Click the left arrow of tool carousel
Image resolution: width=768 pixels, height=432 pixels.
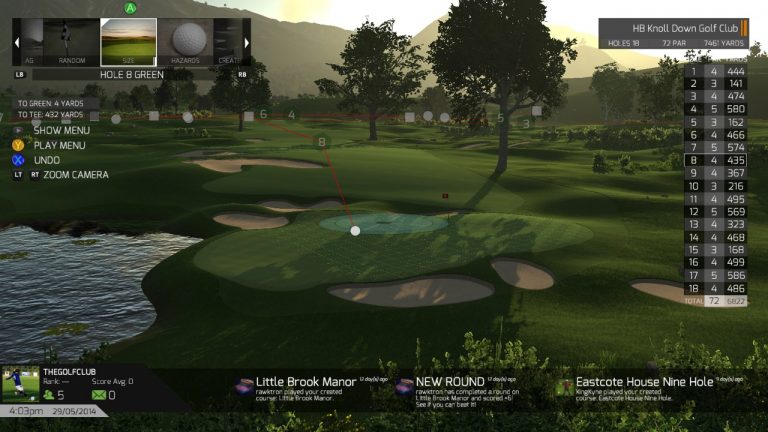click(x=17, y=41)
